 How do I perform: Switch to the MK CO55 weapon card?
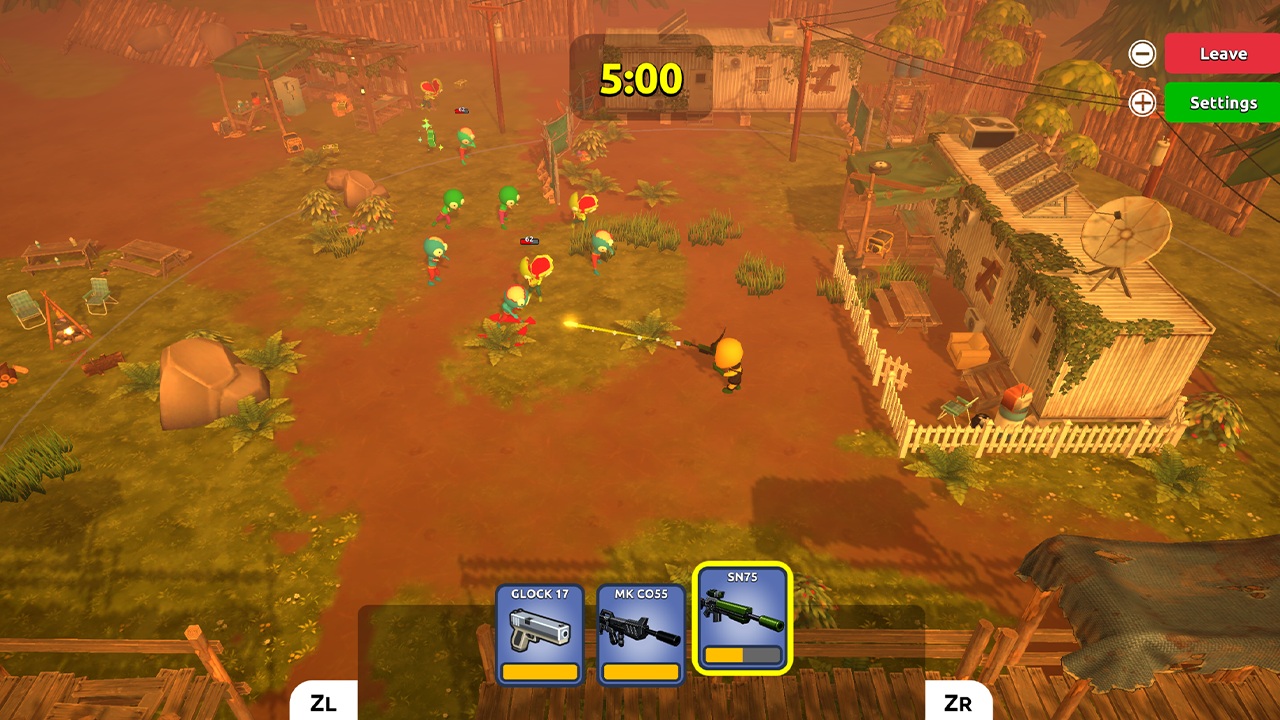[x=639, y=618]
